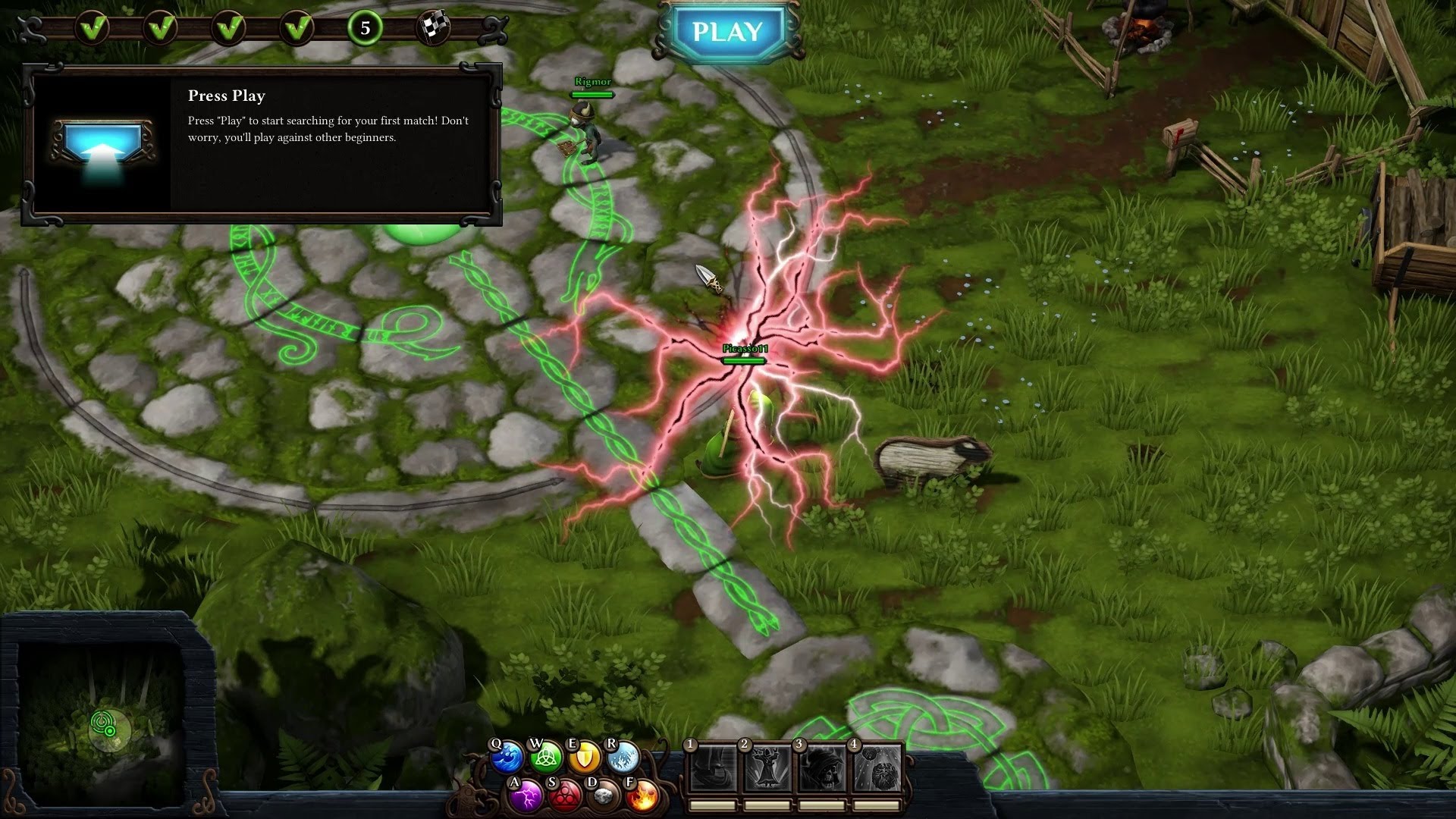This screenshot has width=1456, height=819.
Task: Click the checkered finish flag icon
Action: [x=434, y=29]
